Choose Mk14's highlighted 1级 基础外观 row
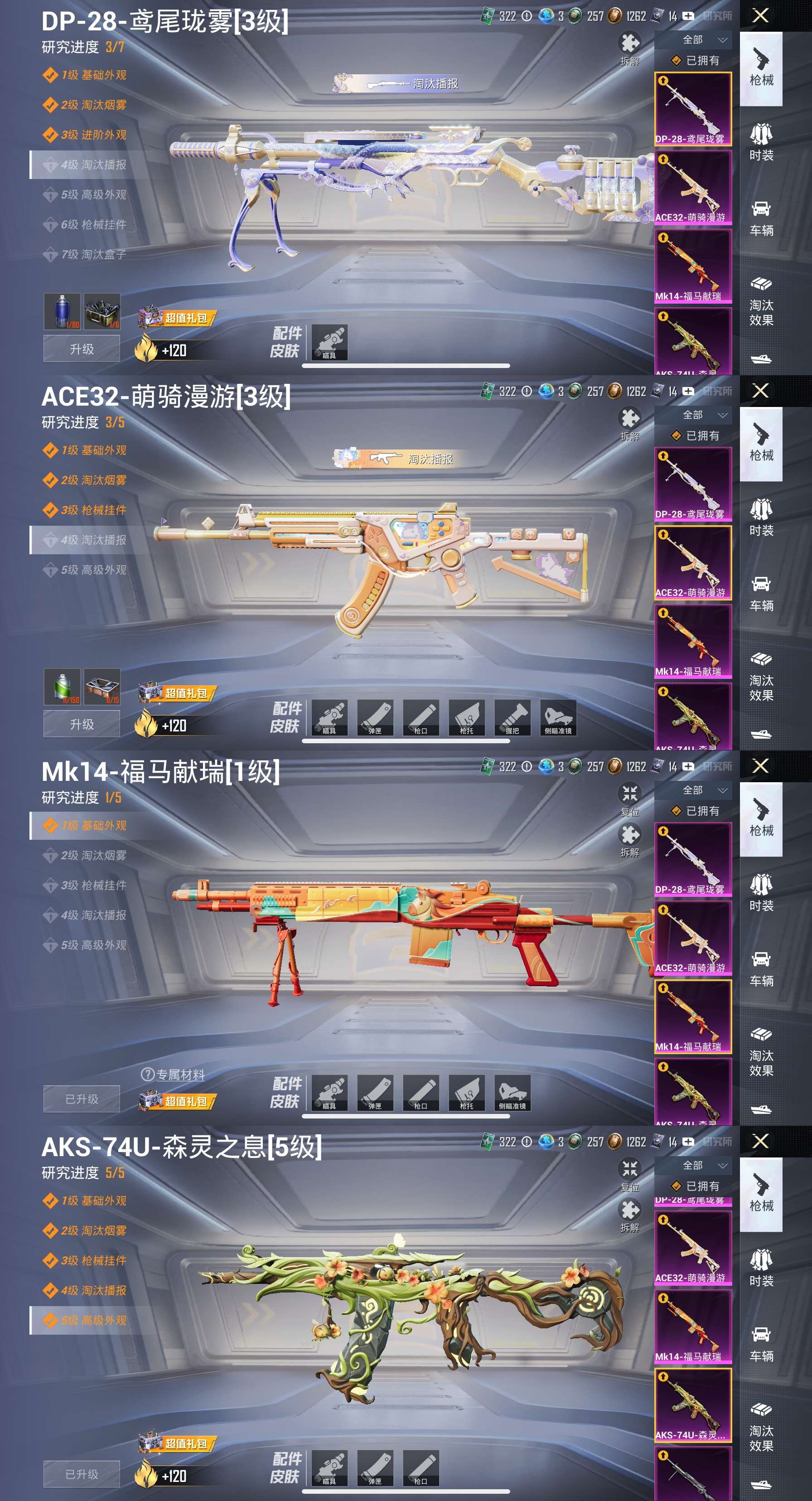The image size is (812, 1501). click(x=93, y=826)
